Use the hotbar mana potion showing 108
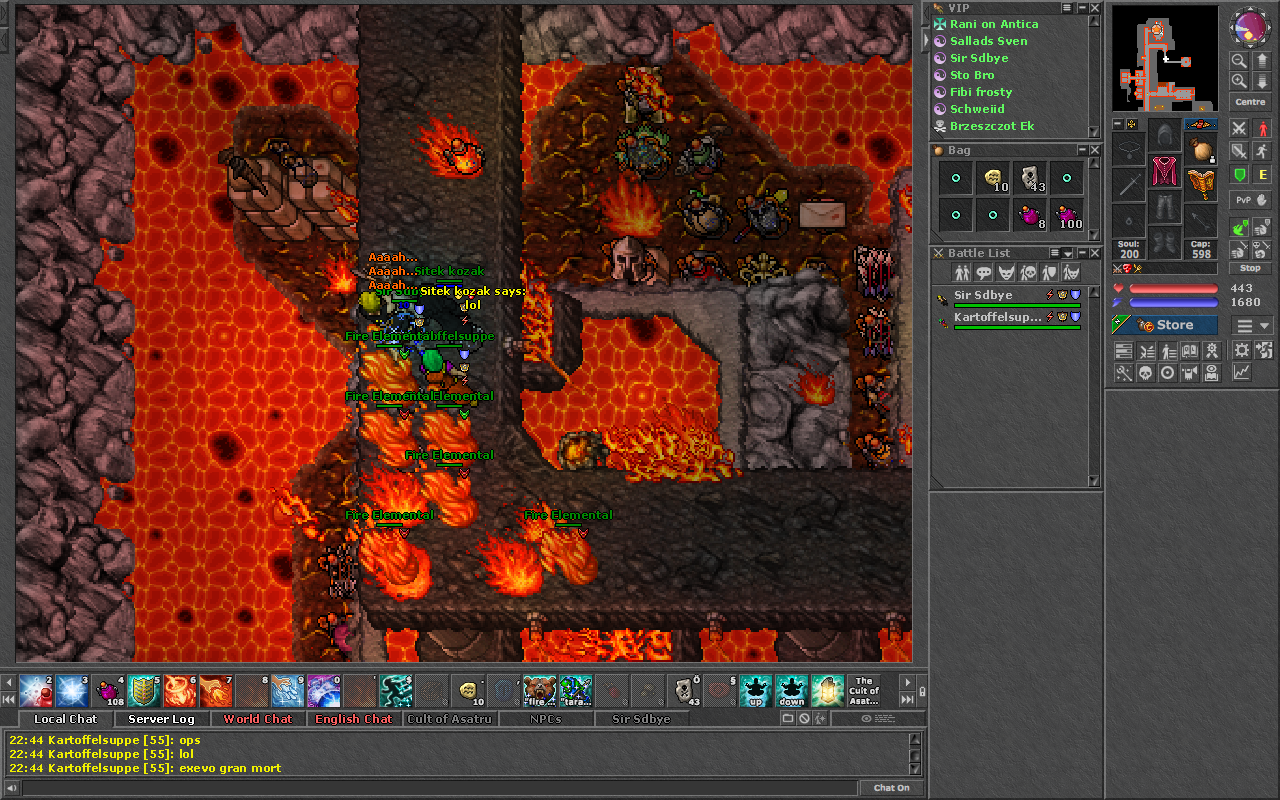This screenshot has height=800, width=1280. coord(109,690)
